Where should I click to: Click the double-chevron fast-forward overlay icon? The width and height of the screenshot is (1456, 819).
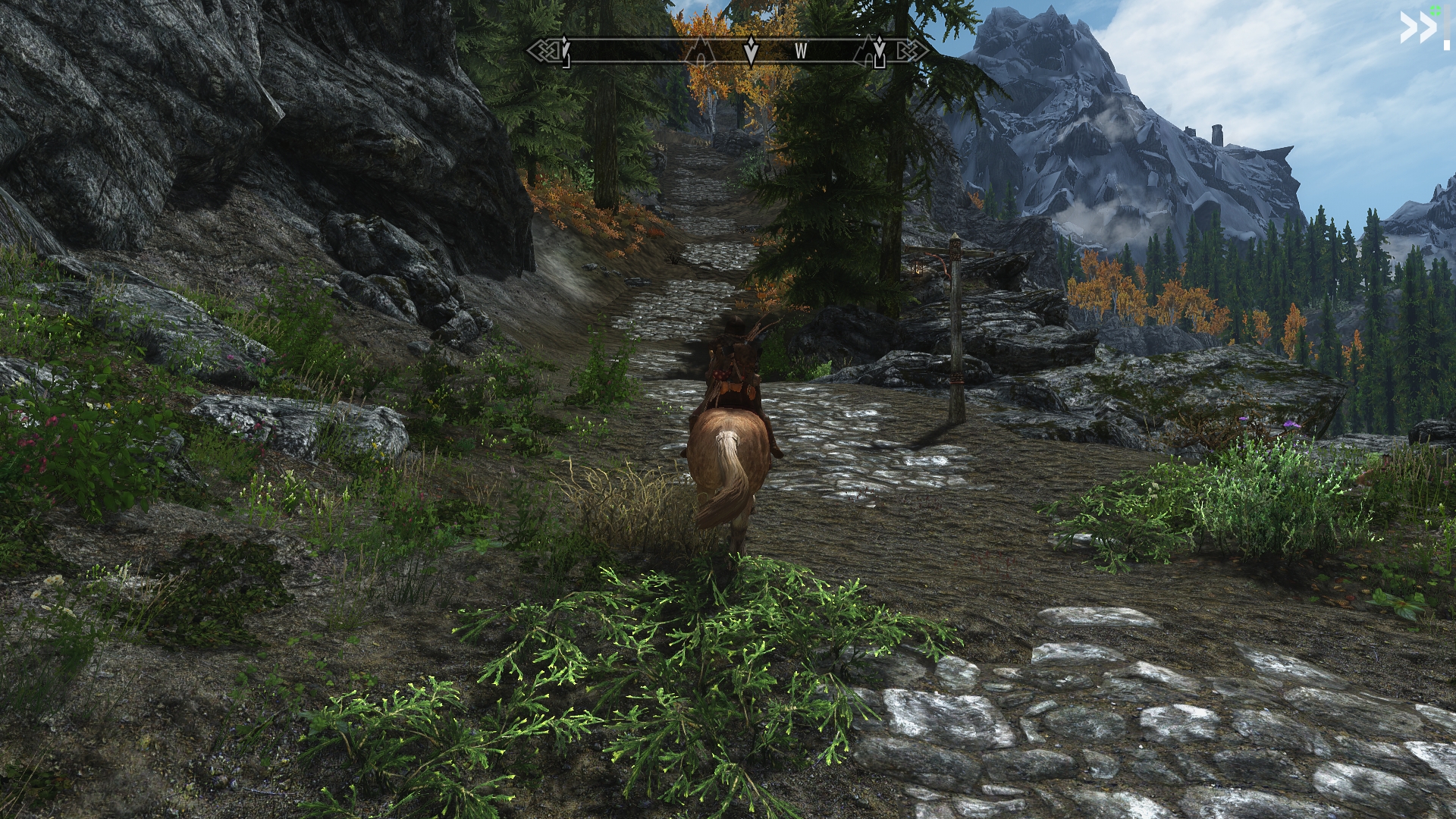[1417, 29]
